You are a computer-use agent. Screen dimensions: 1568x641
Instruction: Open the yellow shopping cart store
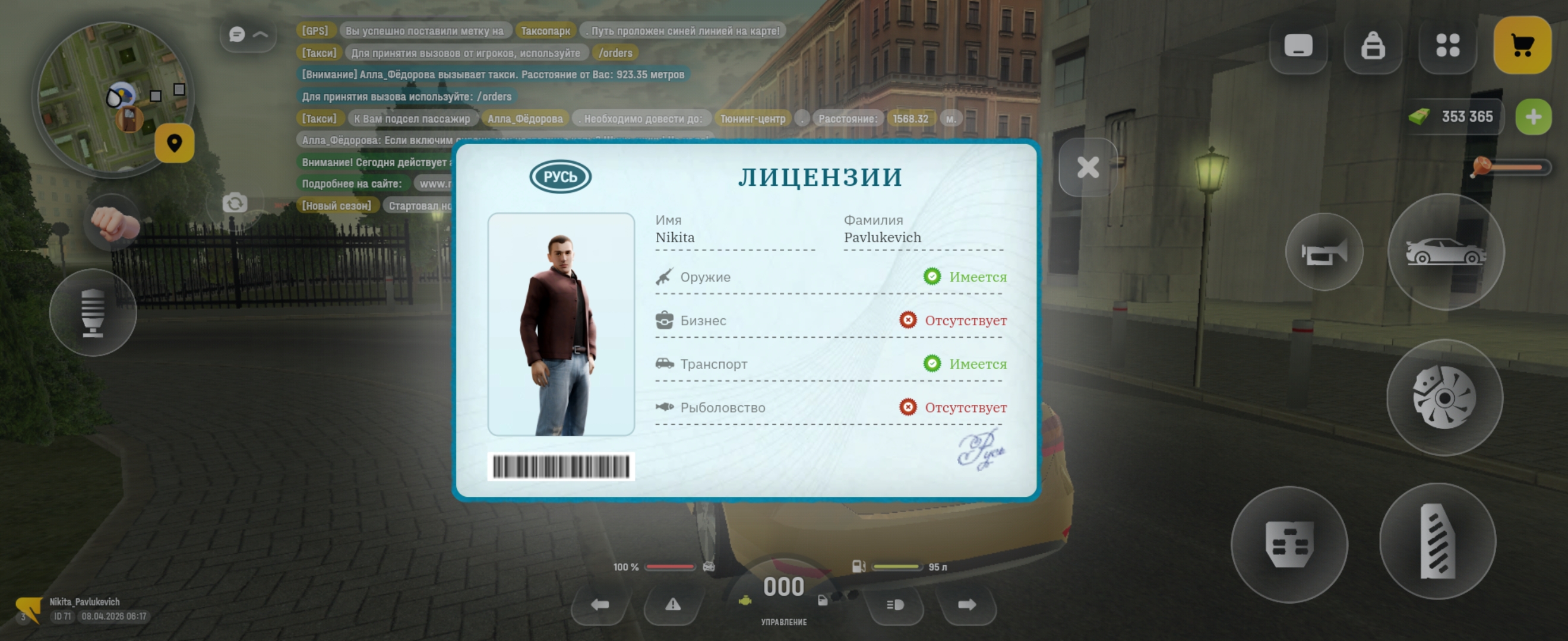(x=1522, y=46)
